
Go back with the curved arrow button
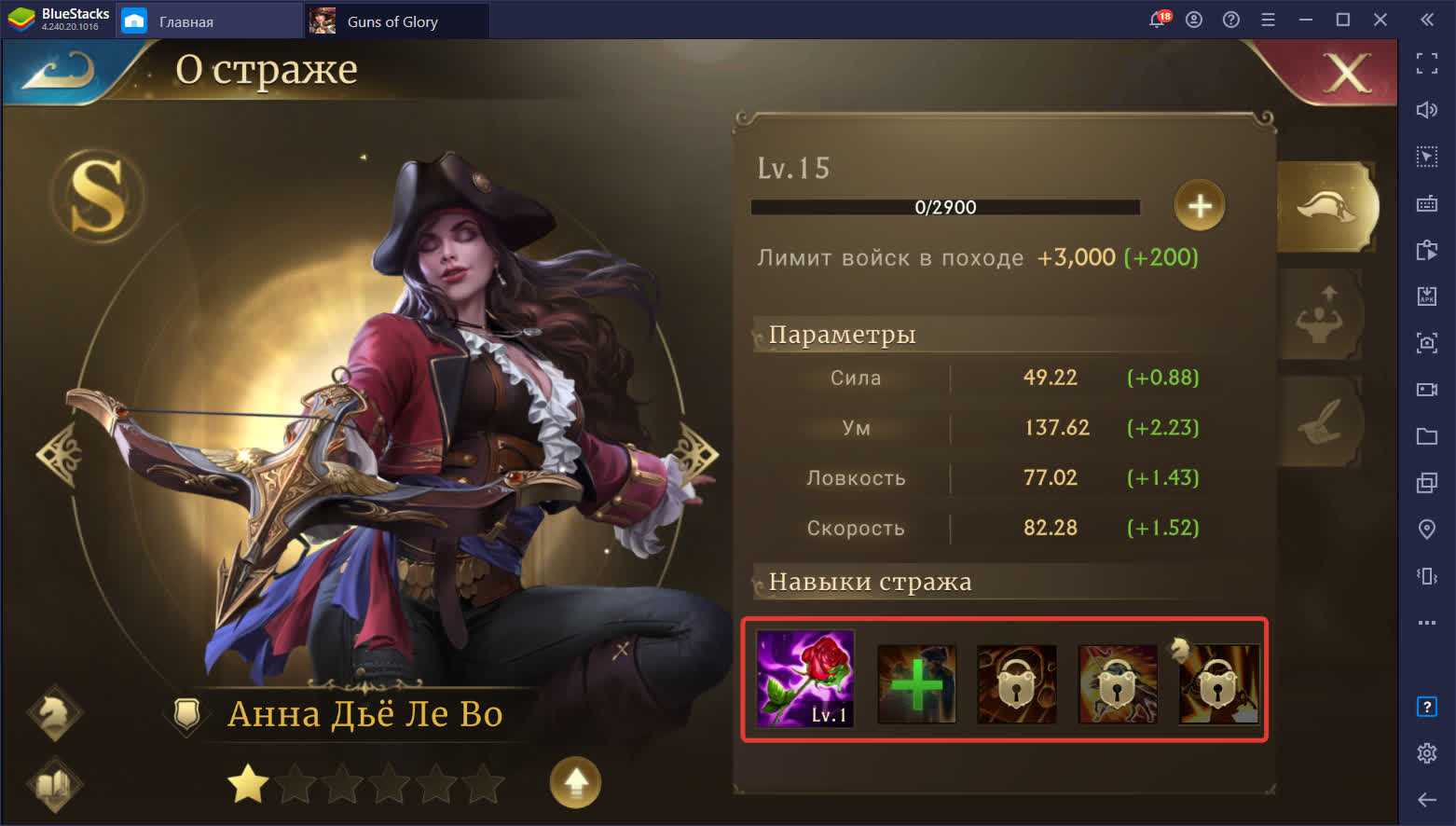coord(58,71)
